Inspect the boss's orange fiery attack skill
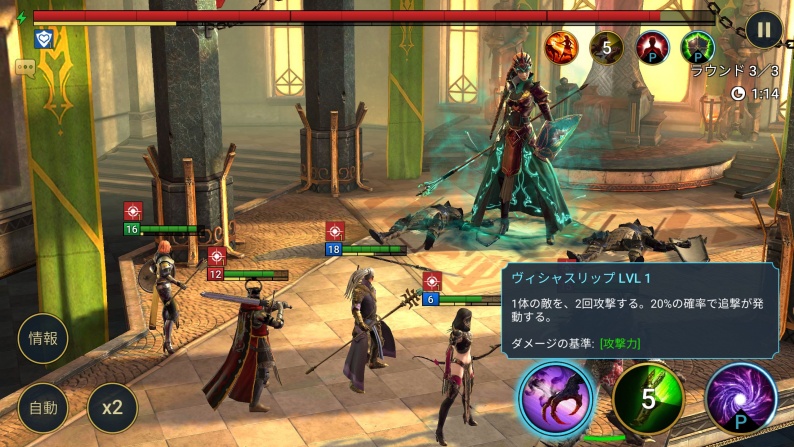The image size is (794, 447). [x=560, y=46]
